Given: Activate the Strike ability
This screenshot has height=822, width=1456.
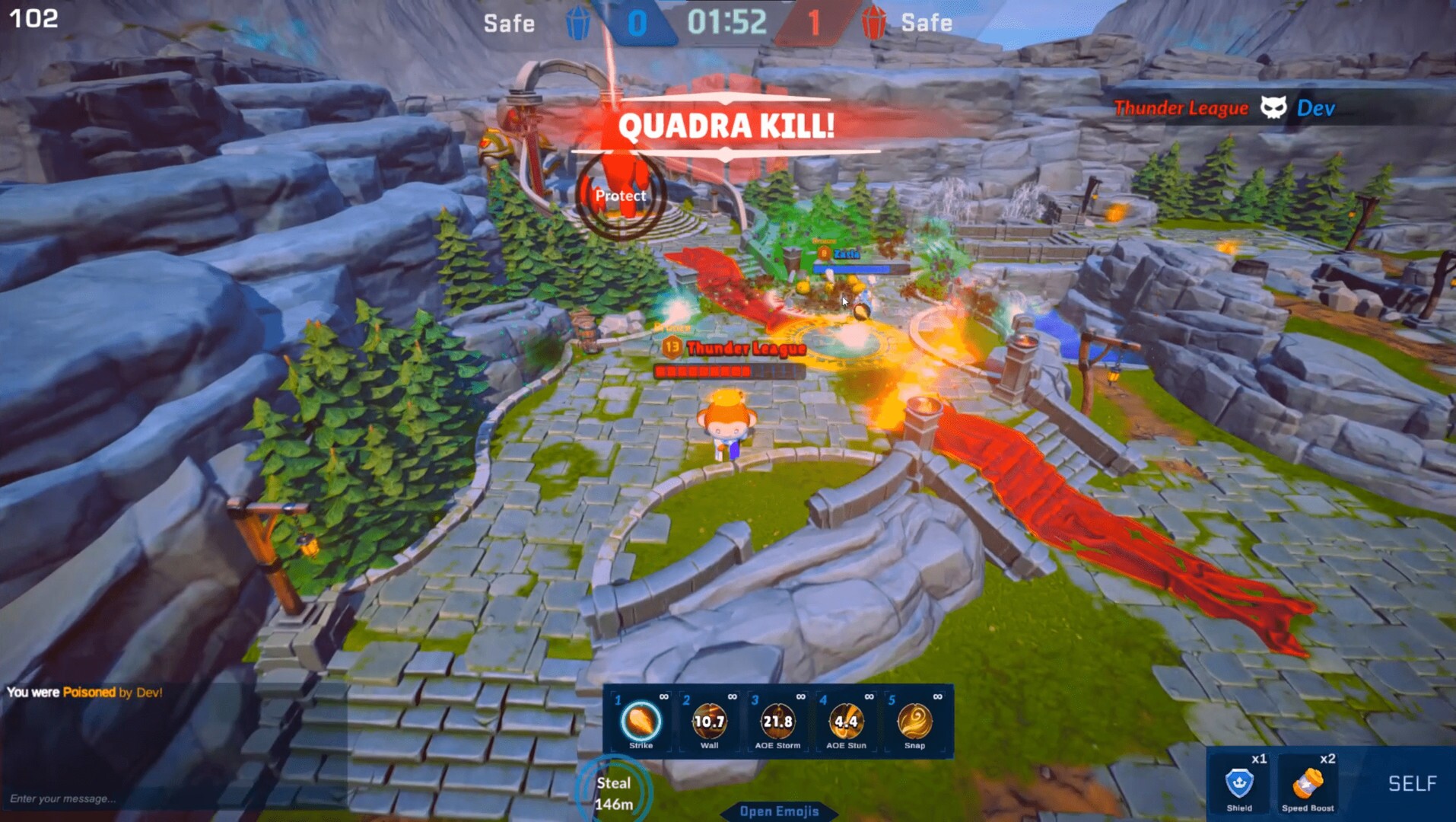Looking at the screenshot, I should click(x=641, y=722).
